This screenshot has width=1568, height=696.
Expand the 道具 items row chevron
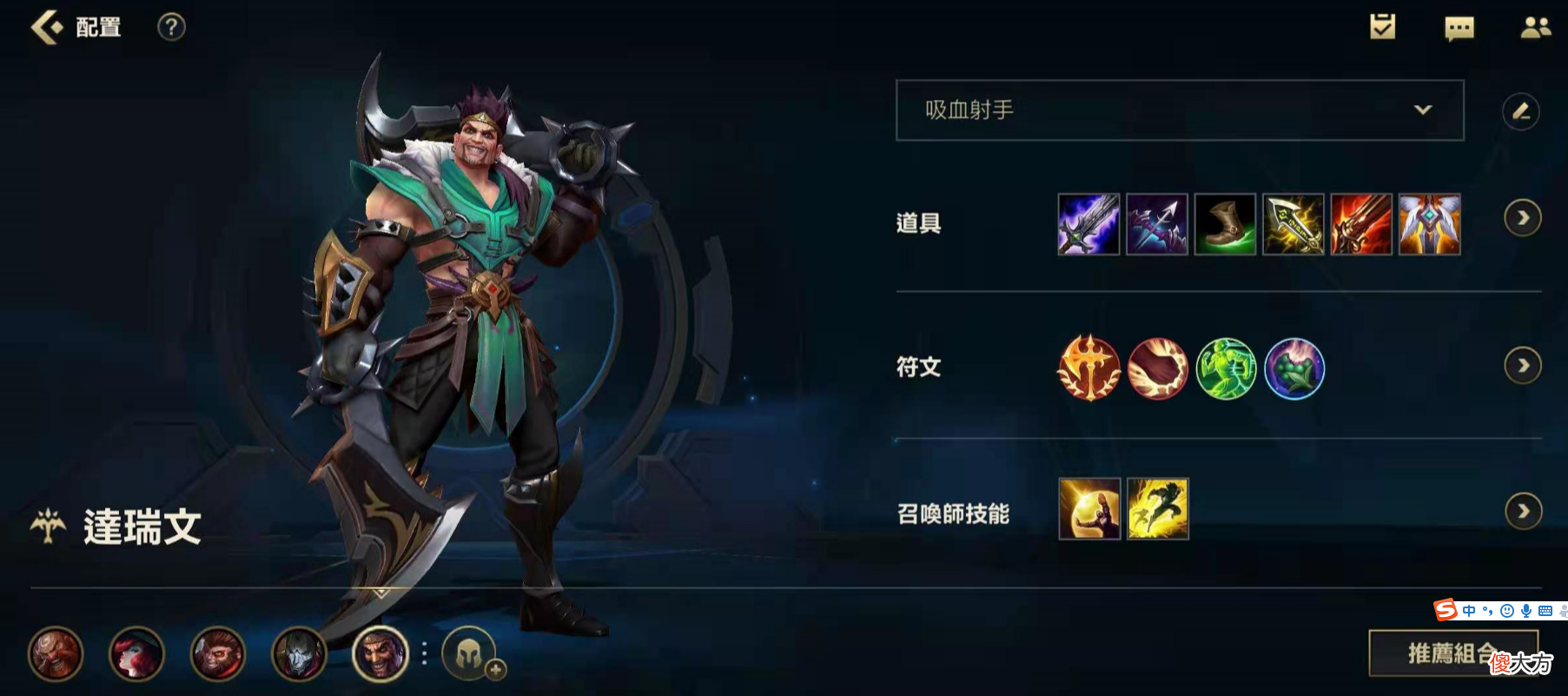coord(1524,218)
